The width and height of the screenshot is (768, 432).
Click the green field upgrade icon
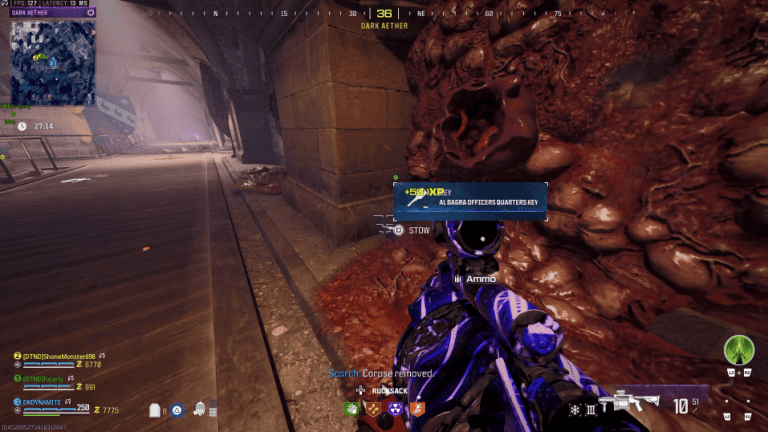click(x=739, y=348)
